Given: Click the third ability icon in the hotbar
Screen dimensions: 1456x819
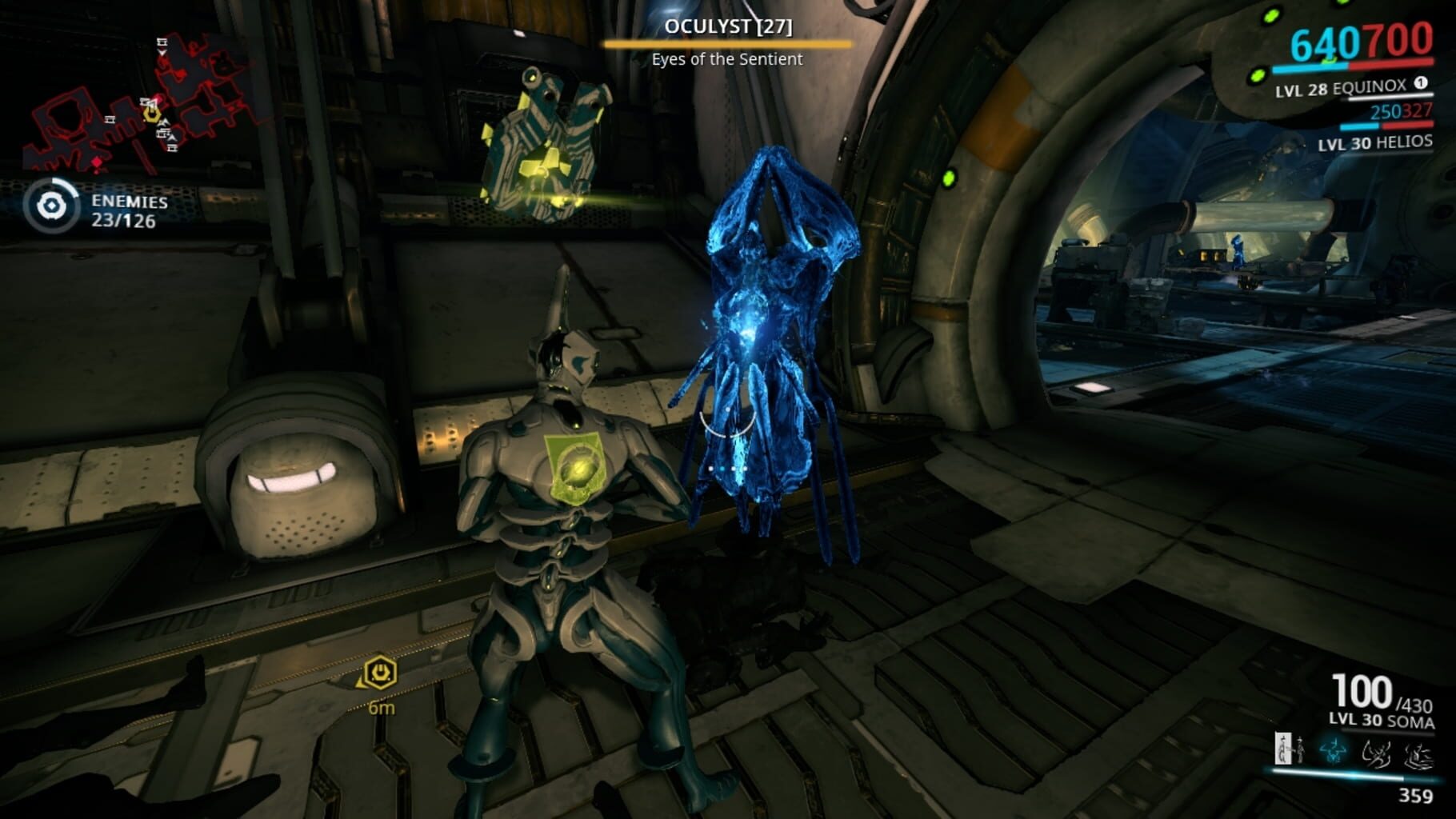Looking at the screenshot, I should [1378, 752].
